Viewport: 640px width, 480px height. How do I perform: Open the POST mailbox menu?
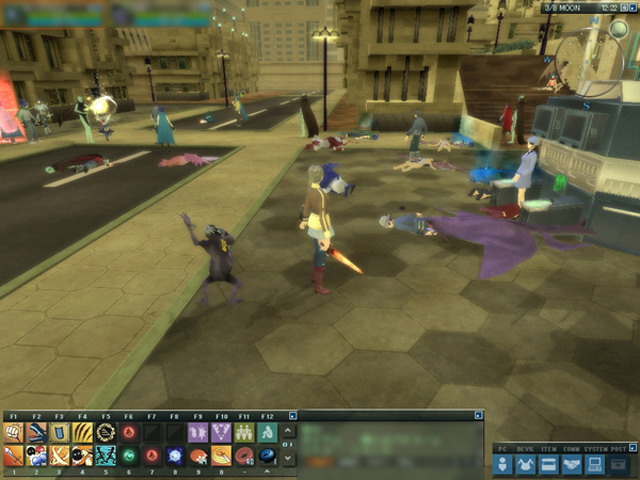(x=618, y=465)
